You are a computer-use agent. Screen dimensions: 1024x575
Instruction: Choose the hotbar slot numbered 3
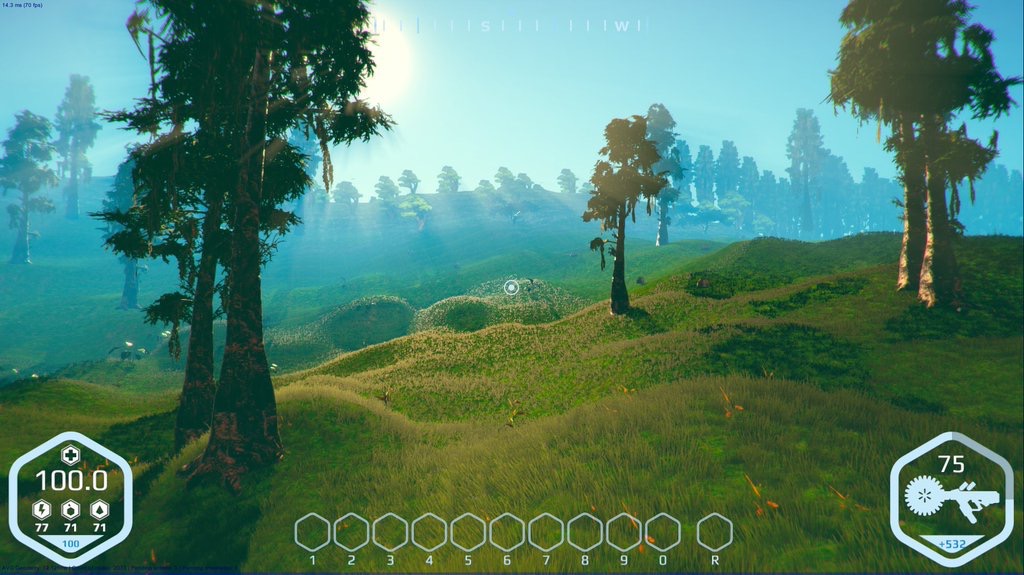click(390, 532)
